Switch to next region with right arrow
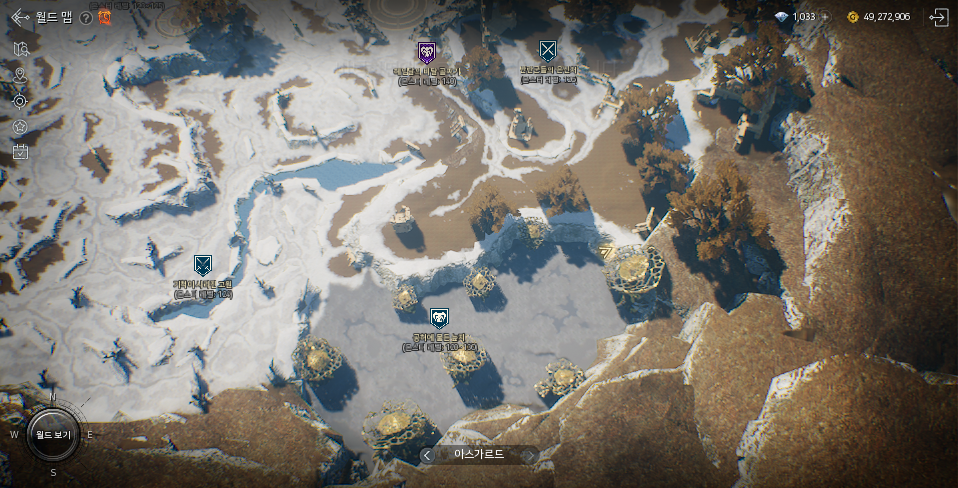 (530, 455)
